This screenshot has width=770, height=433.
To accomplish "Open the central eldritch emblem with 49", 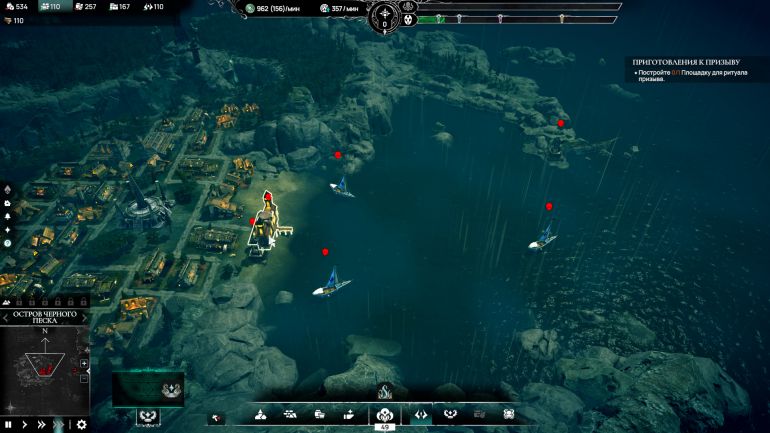I will [x=384, y=414].
